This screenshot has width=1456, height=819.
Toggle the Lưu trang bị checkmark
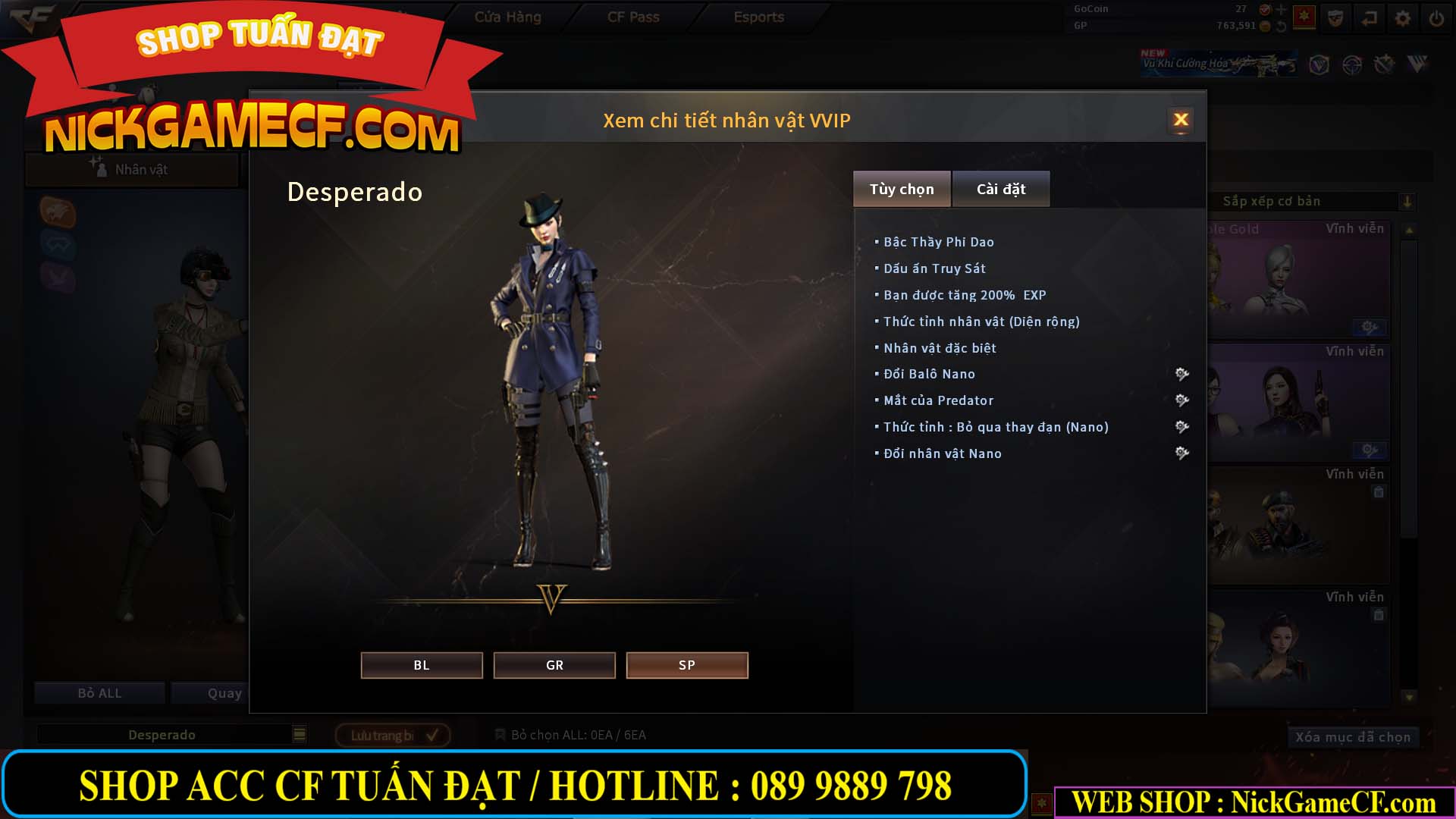pyautogui.click(x=432, y=734)
